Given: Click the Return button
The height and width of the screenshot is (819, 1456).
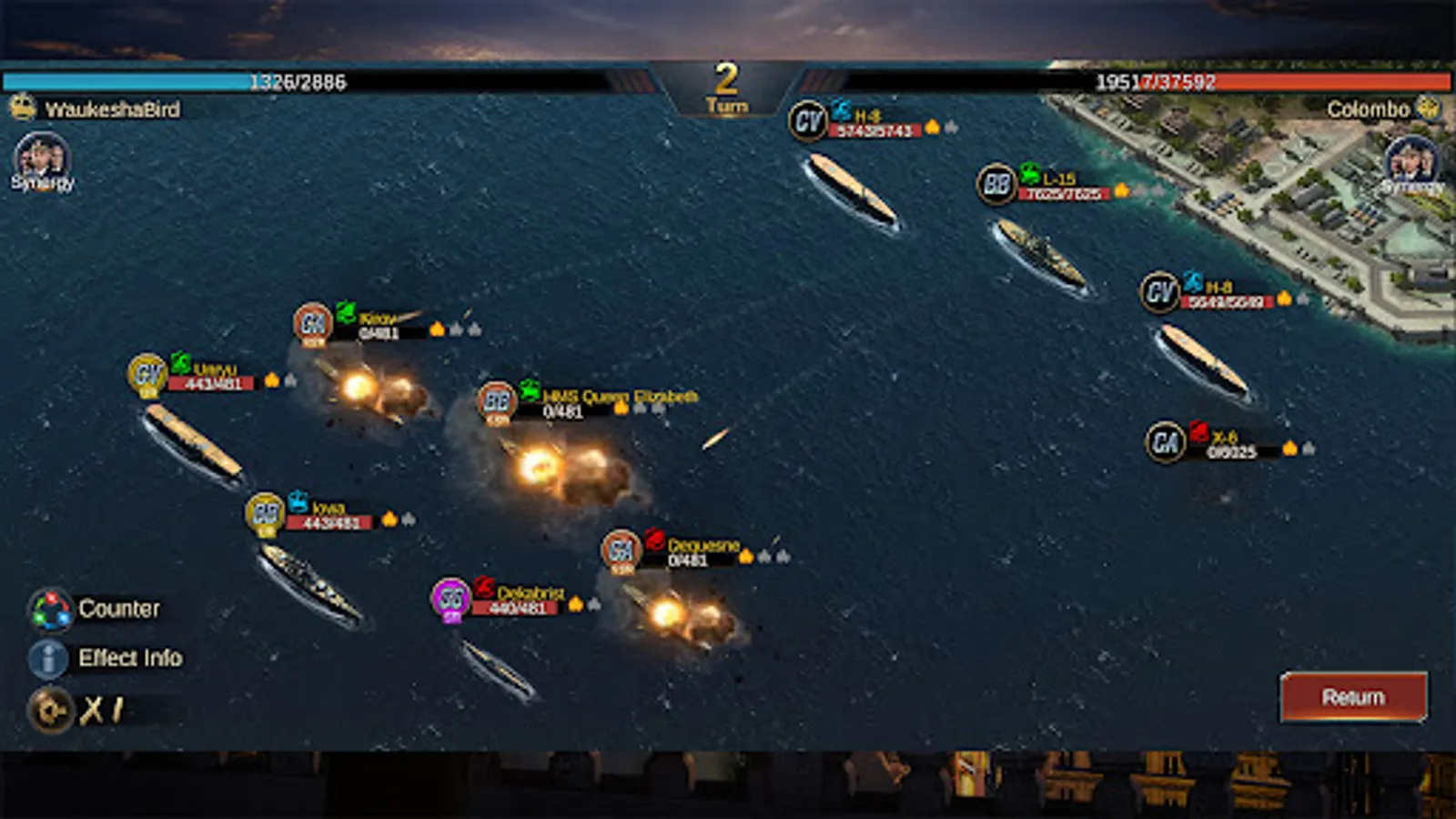Looking at the screenshot, I should (x=1353, y=697).
